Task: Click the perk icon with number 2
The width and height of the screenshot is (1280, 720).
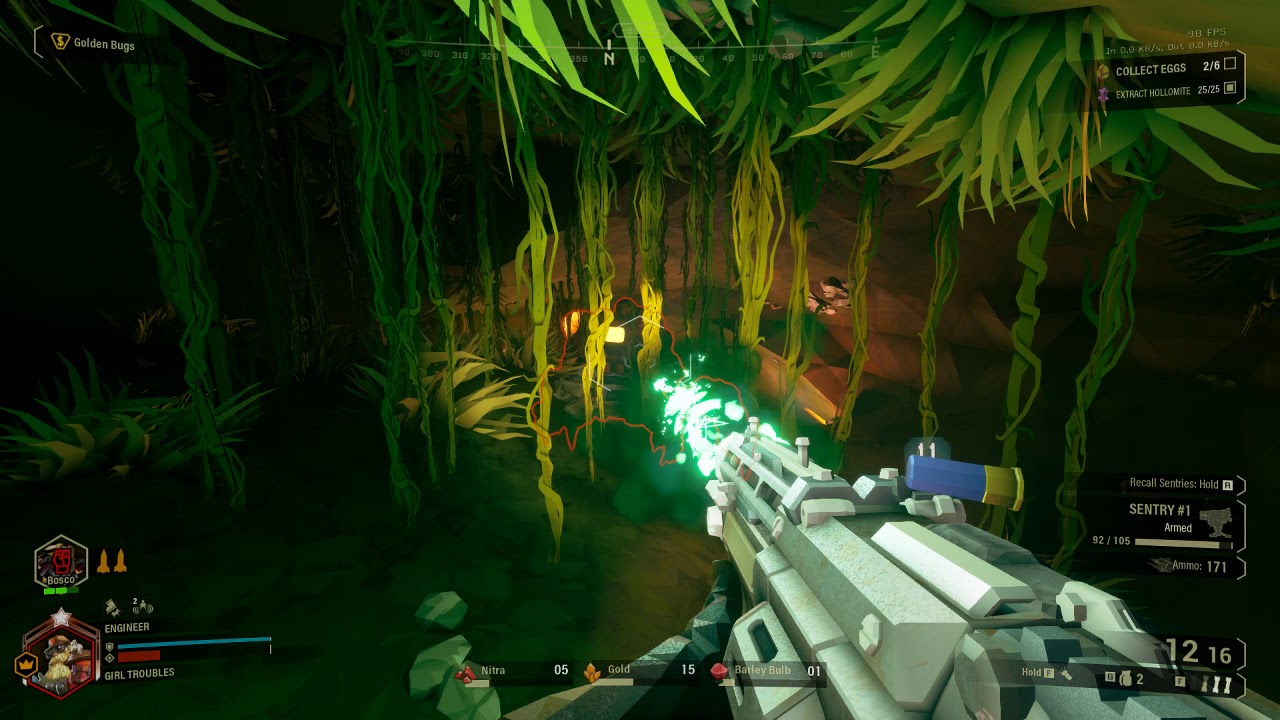Action: coord(141,606)
